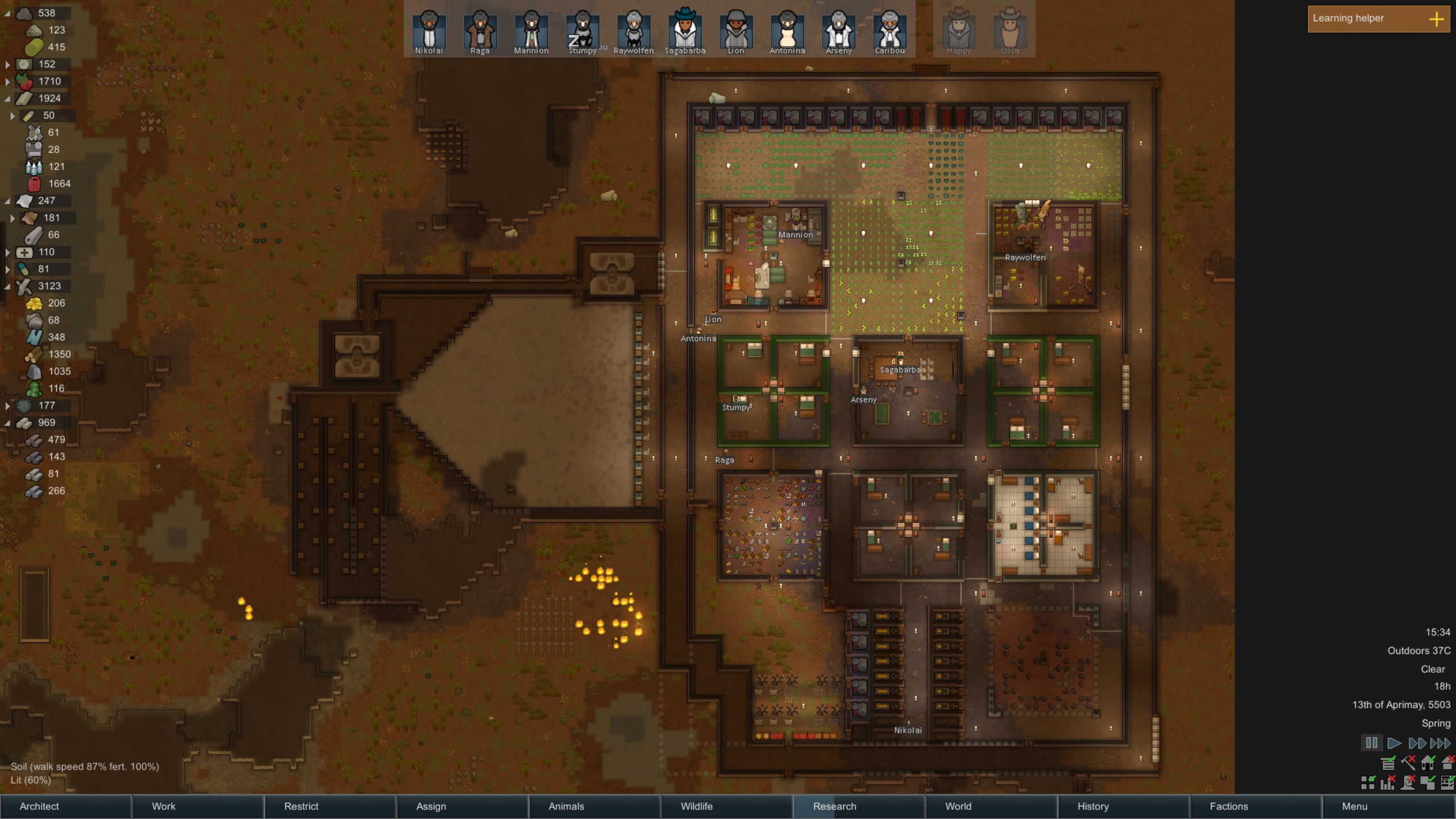This screenshot has height=819, width=1456.
Task: Click the strawberries resource counter icon
Action: pos(23,81)
